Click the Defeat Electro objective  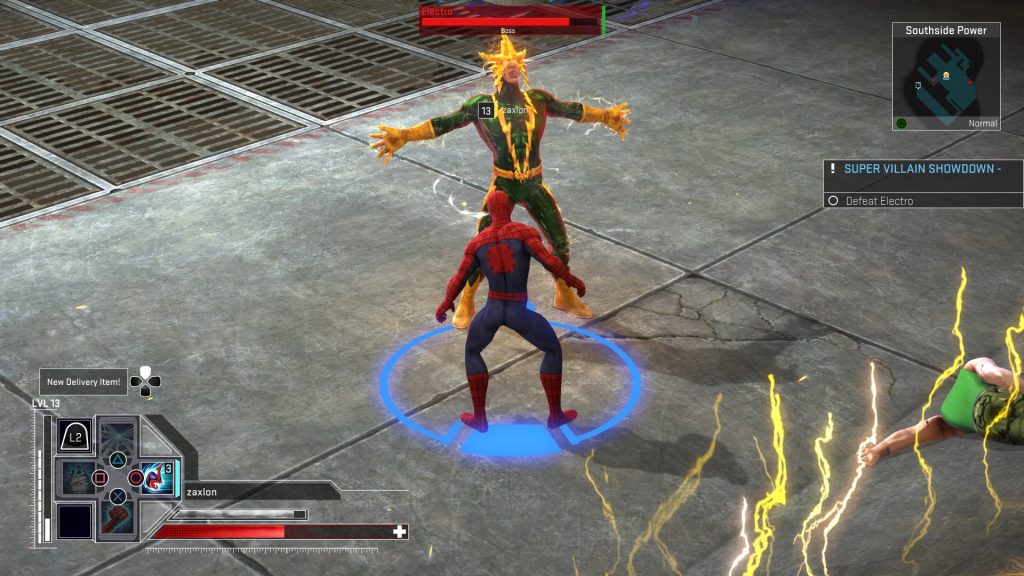(x=878, y=201)
